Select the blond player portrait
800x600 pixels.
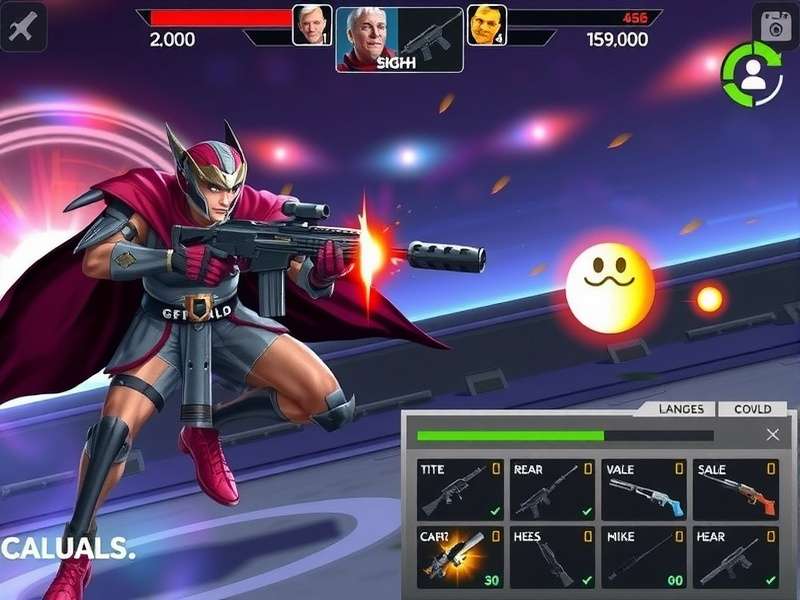tap(312, 25)
